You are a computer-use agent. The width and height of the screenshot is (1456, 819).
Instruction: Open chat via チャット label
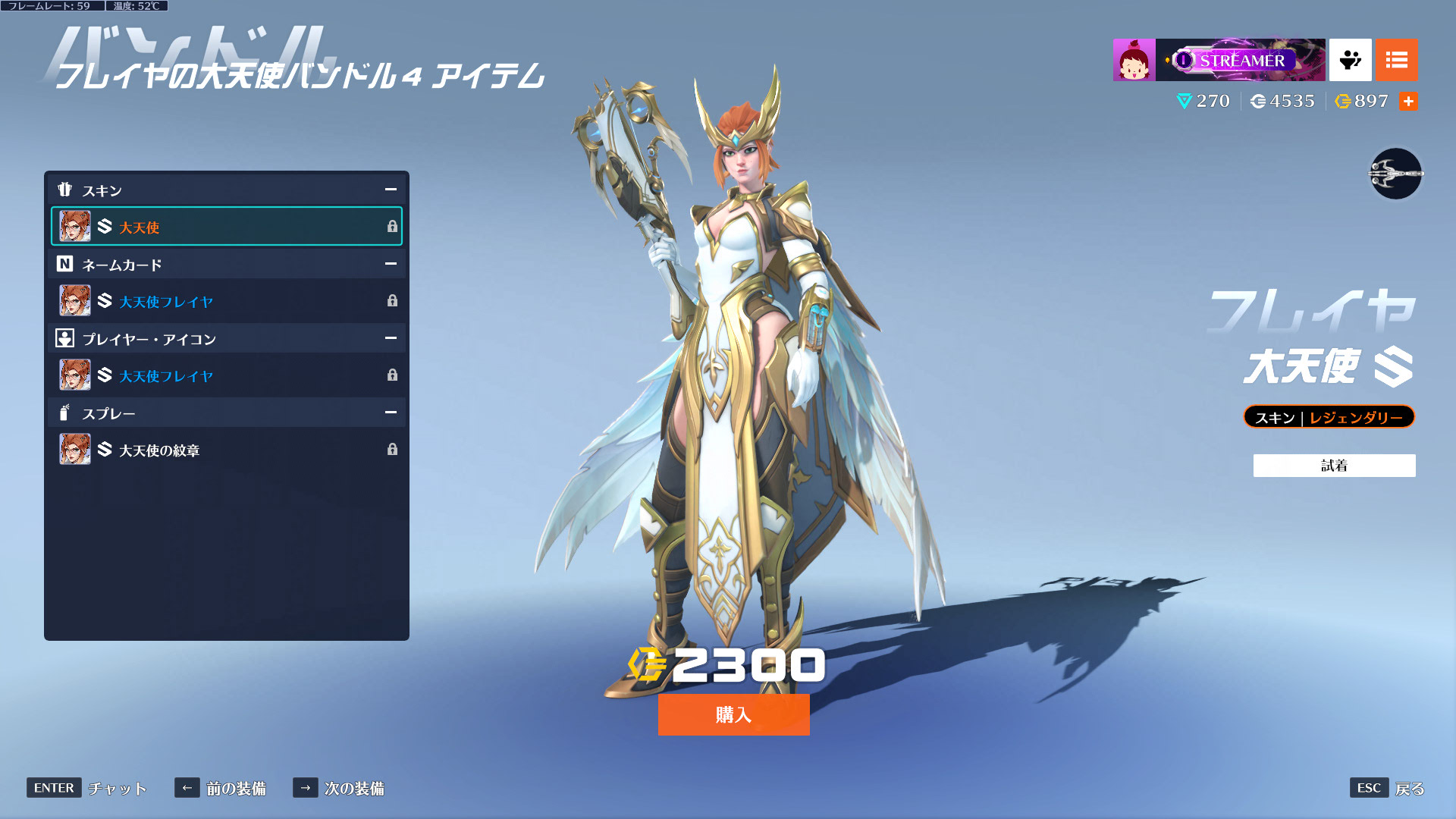pos(117,788)
